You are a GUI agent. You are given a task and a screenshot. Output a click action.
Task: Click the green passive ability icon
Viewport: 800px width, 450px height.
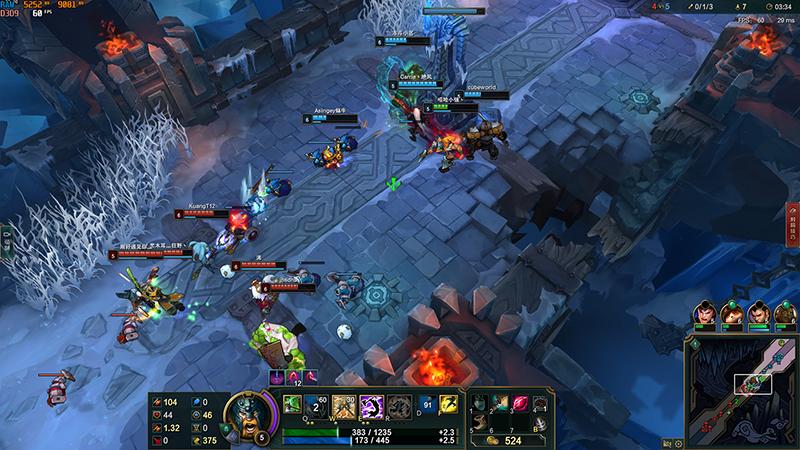pos(292,403)
